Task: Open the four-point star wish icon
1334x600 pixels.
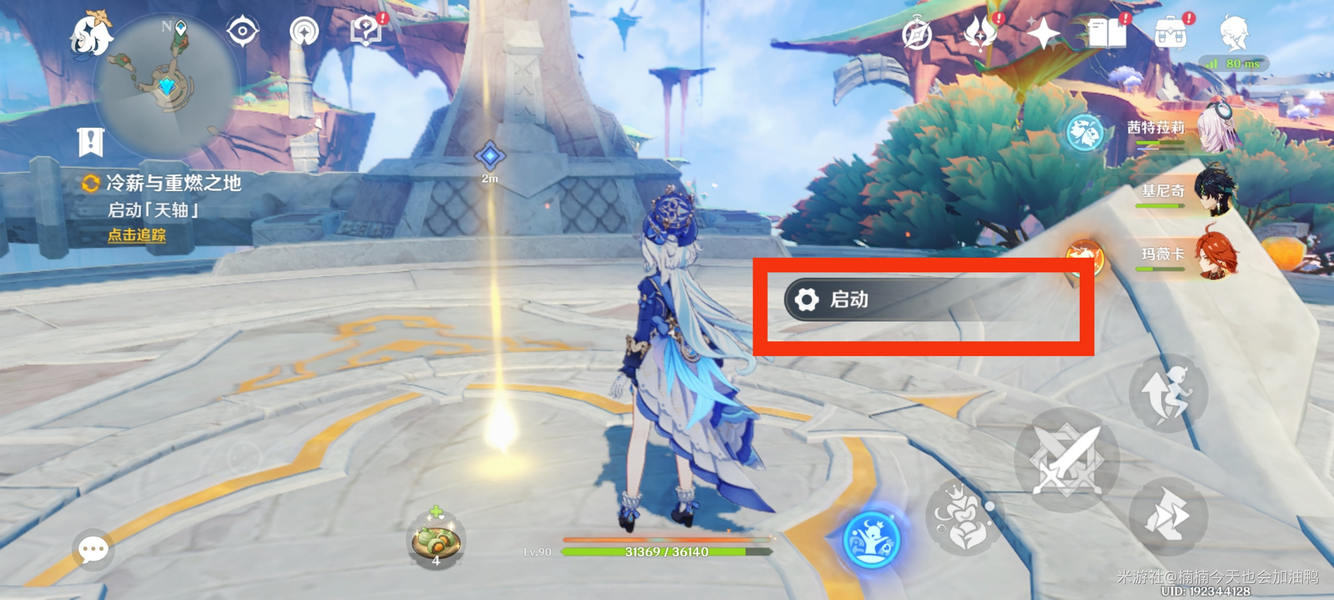Action: 1043,35
